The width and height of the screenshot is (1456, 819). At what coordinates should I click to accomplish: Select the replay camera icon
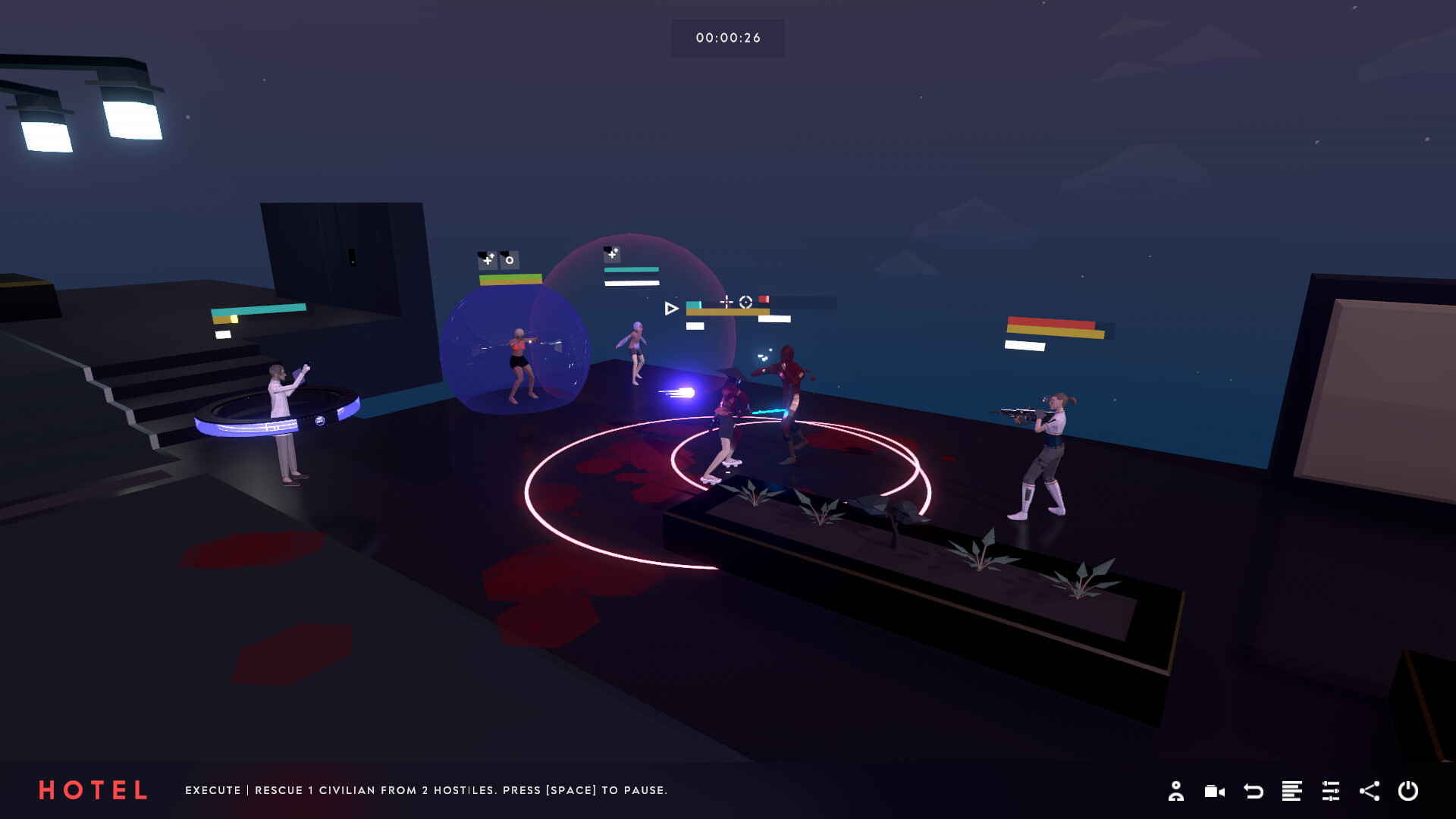click(x=1214, y=791)
